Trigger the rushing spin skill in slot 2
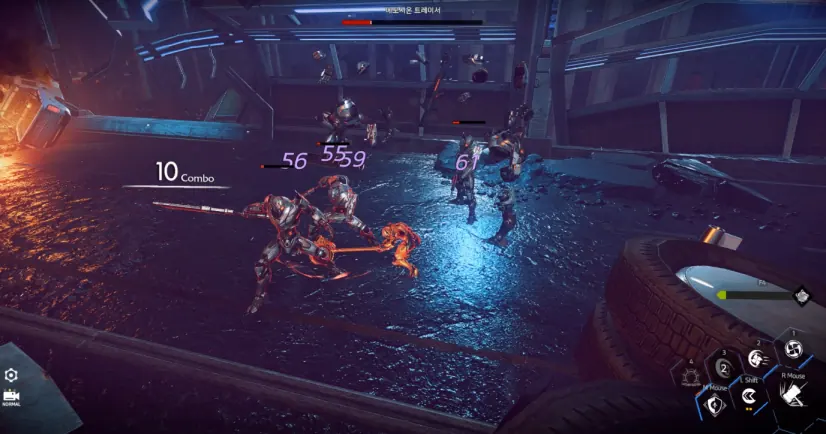Screen dimensions: 826x434 click(x=757, y=358)
